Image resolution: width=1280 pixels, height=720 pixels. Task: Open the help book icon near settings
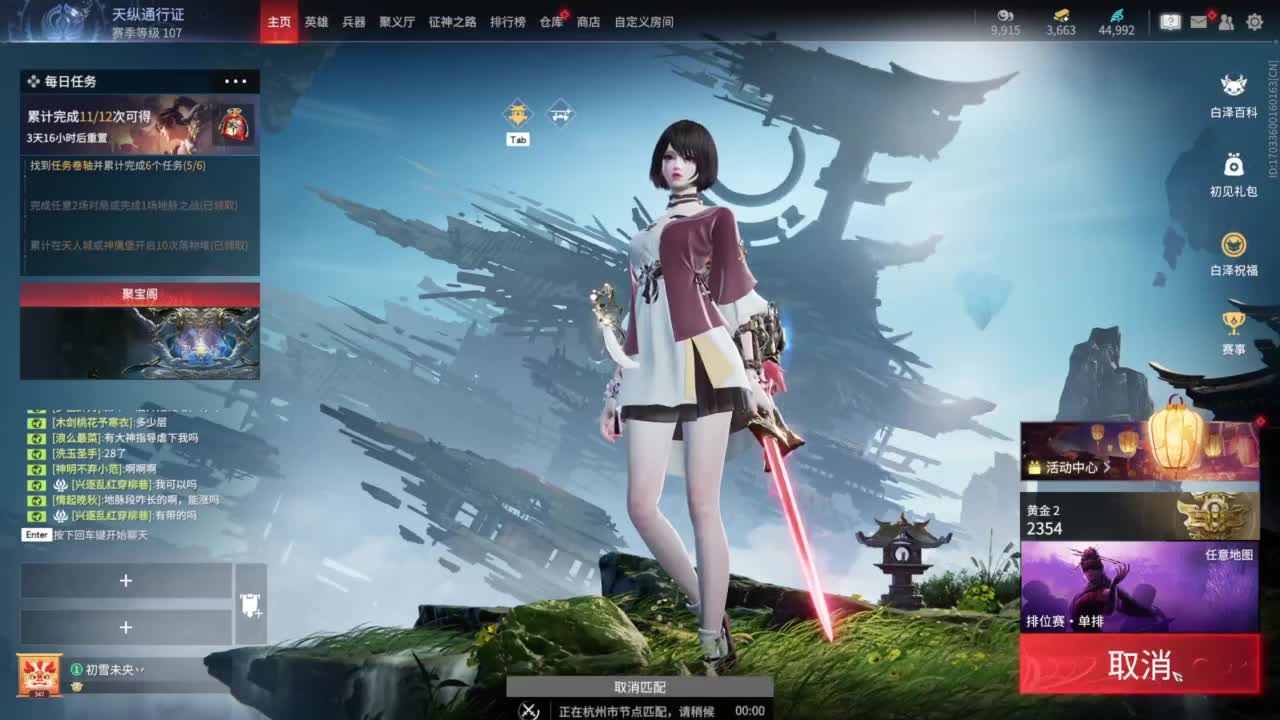(x=1170, y=20)
